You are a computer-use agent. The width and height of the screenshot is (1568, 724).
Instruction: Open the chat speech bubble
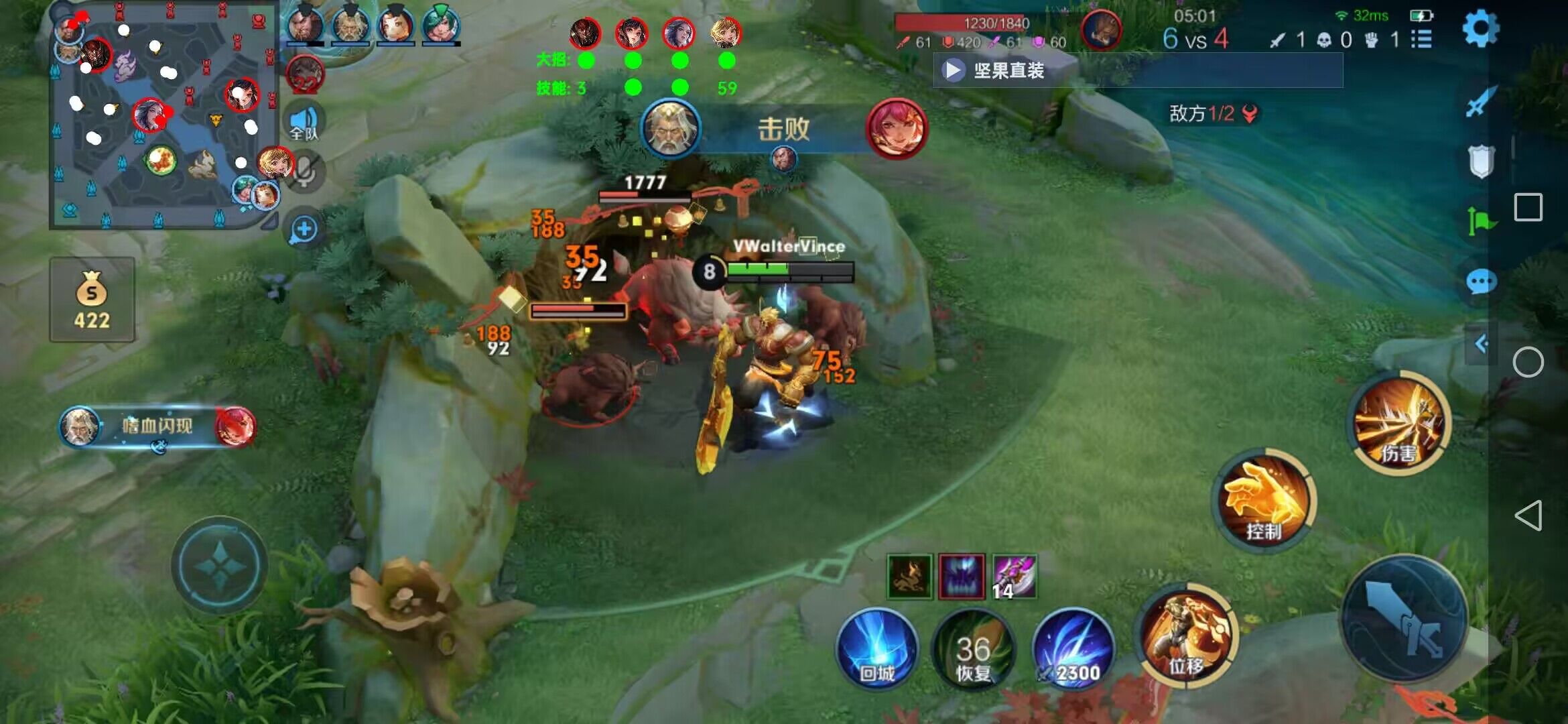(x=1481, y=282)
